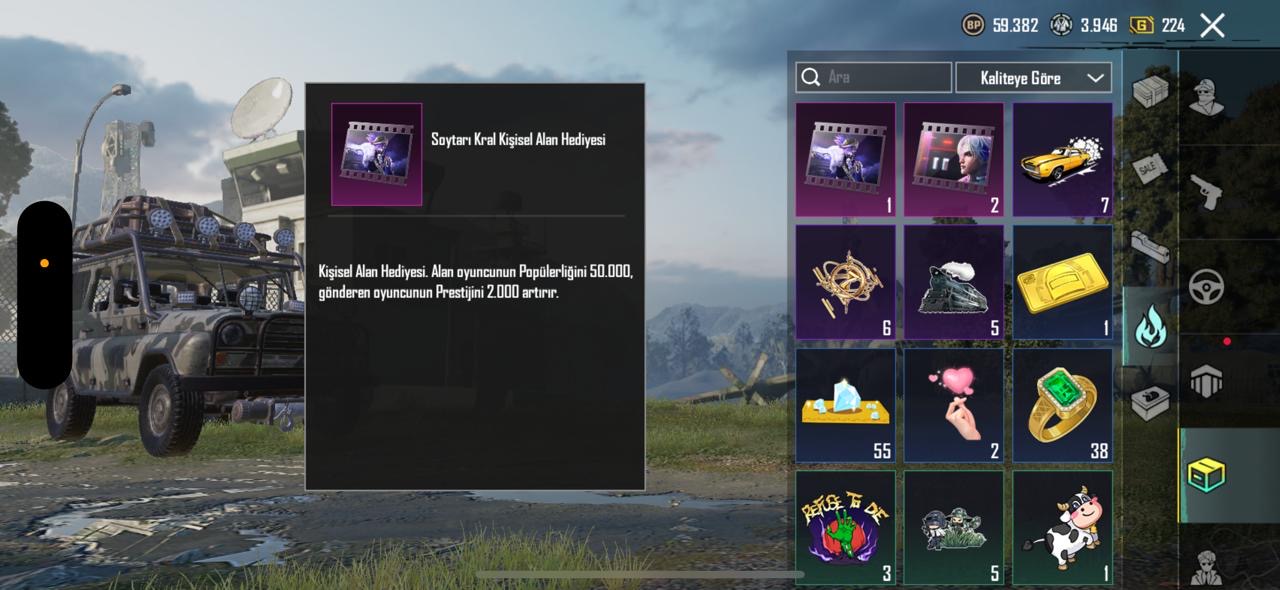1280x590 pixels.
Task: Choose the yellow sports car gift
Action: (x=1062, y=160)
